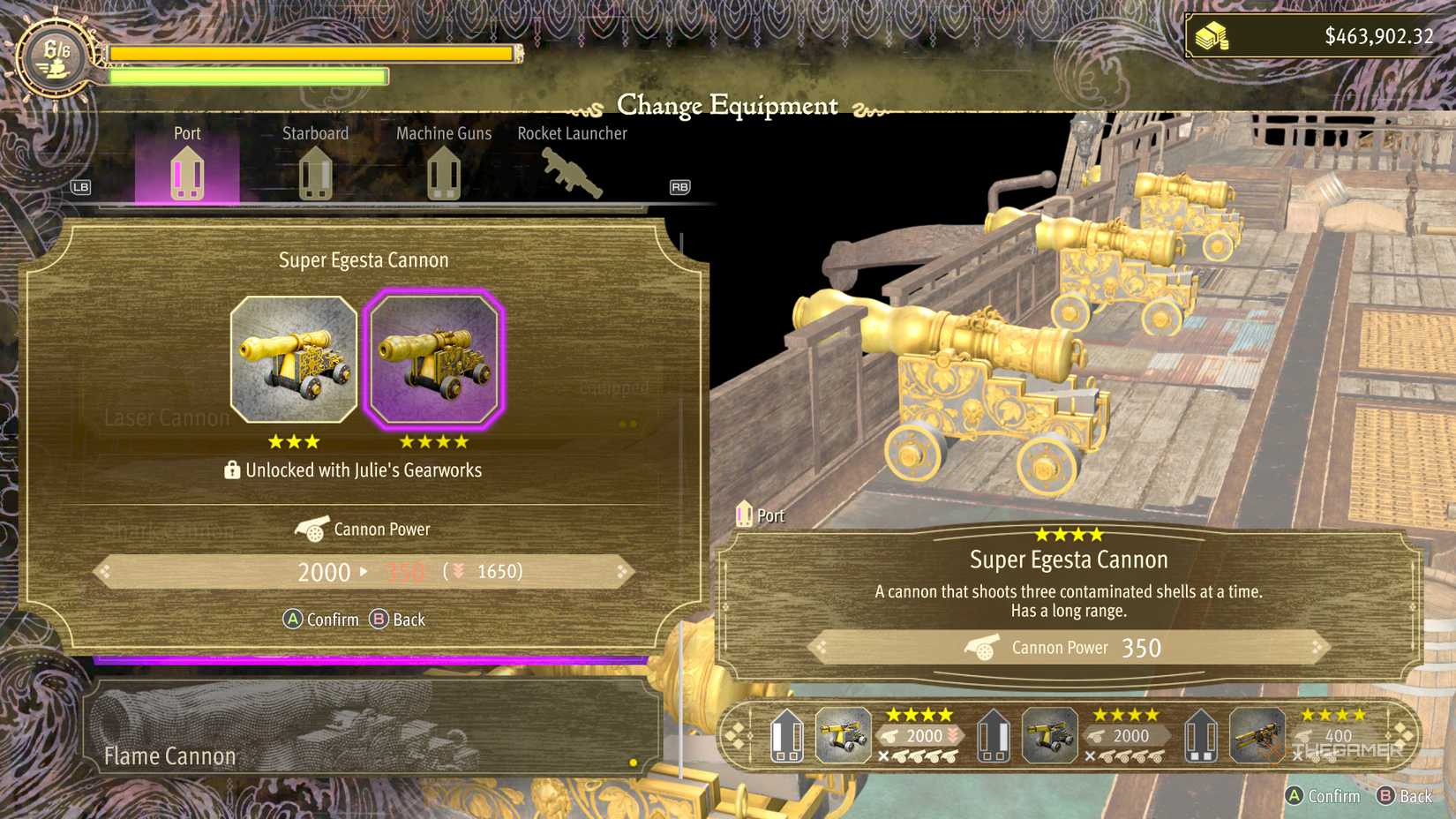This screenshot has height=819, width=1456.
Task: Select the three-star Super Egesta Cannon variant
Action: [x=292, y=358]
